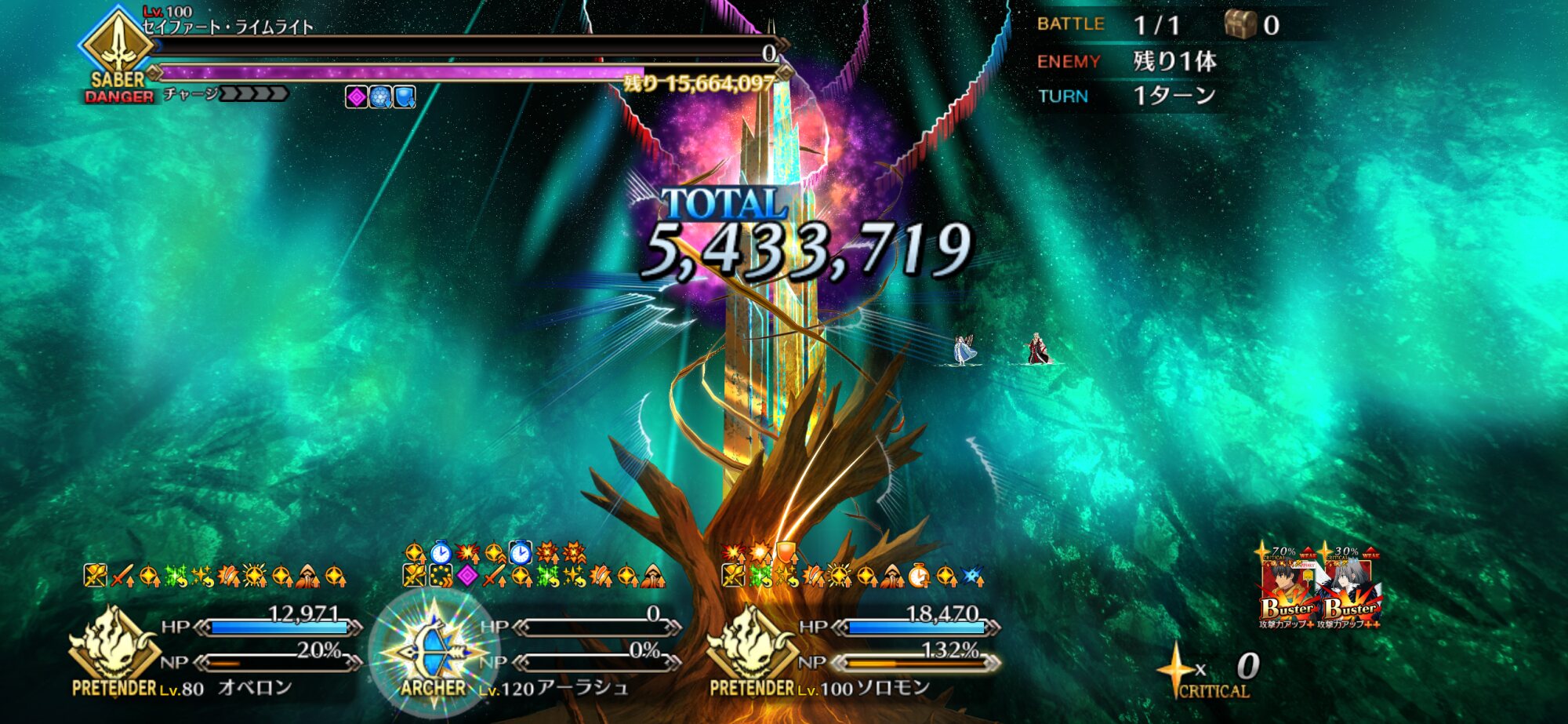
Task: Open Arash's Archer status panel
Action: [434, 649]
